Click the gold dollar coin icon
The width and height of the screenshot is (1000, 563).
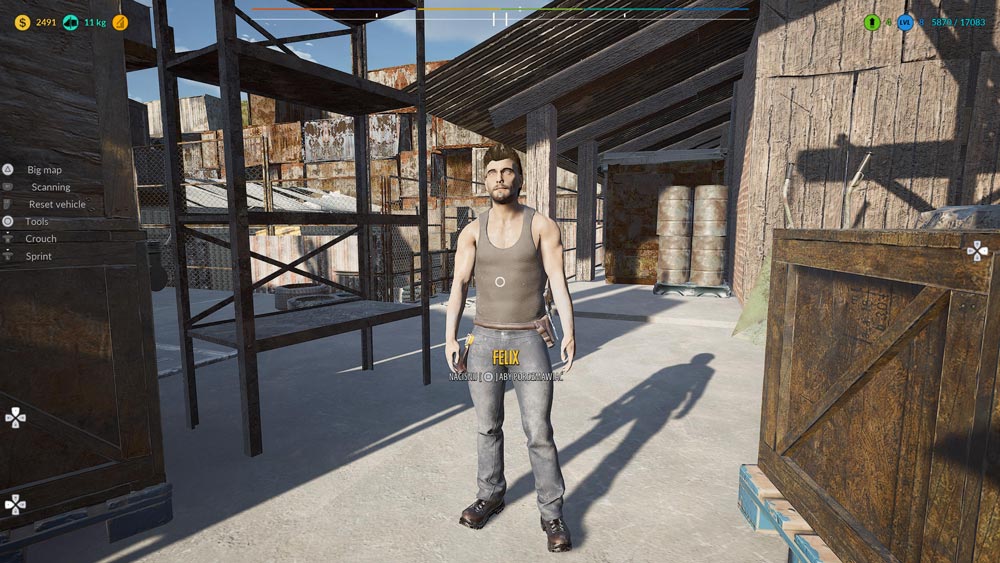click(22, 22)
